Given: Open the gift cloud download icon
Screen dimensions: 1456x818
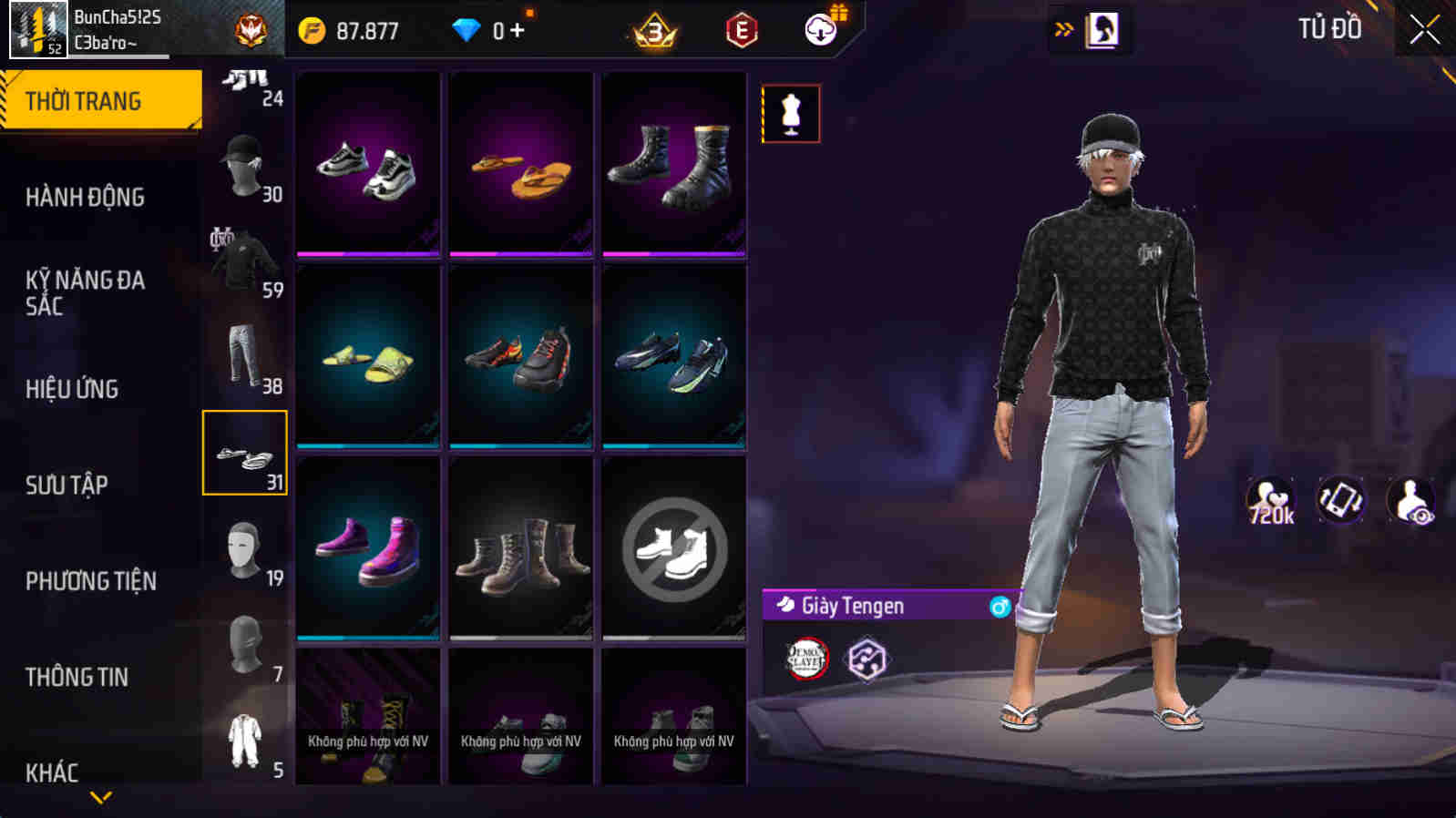Looking at the screenshot, I should click(x=819, y=30).
